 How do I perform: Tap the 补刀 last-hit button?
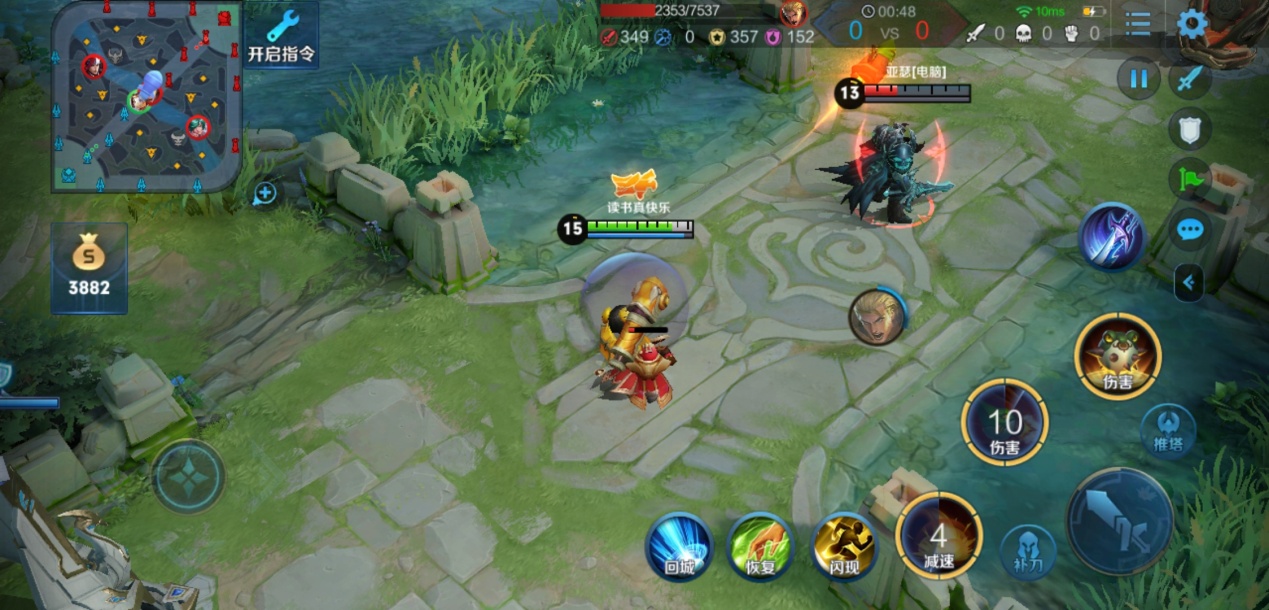[x=1028, y=552]
